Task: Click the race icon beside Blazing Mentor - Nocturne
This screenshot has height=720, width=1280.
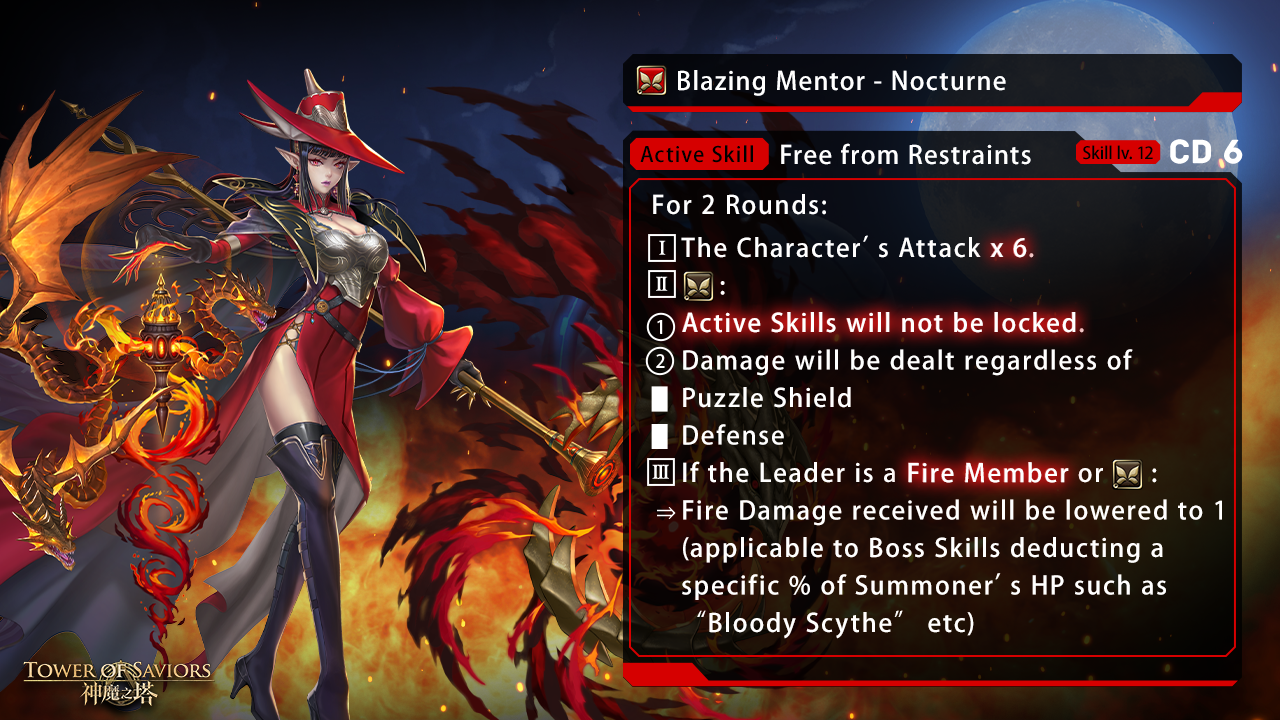Action: tap(651, 81)
